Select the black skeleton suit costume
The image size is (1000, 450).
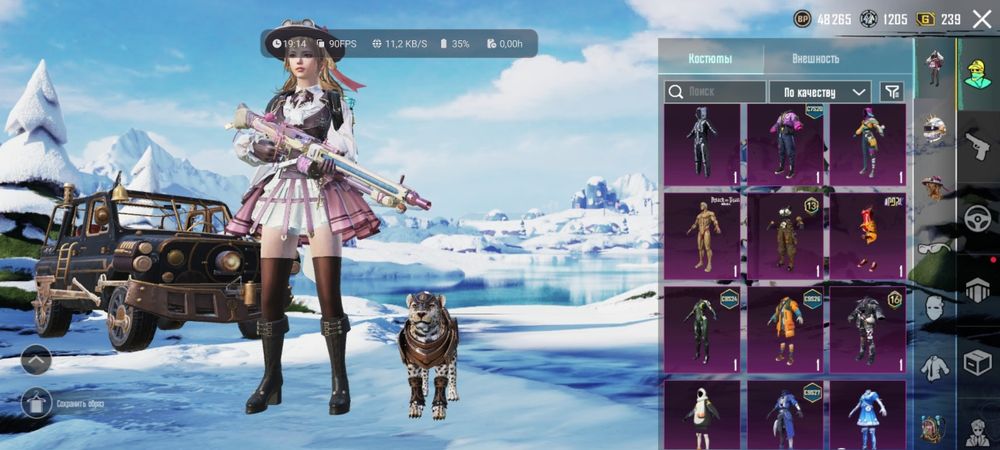click(x=702, y=145)
